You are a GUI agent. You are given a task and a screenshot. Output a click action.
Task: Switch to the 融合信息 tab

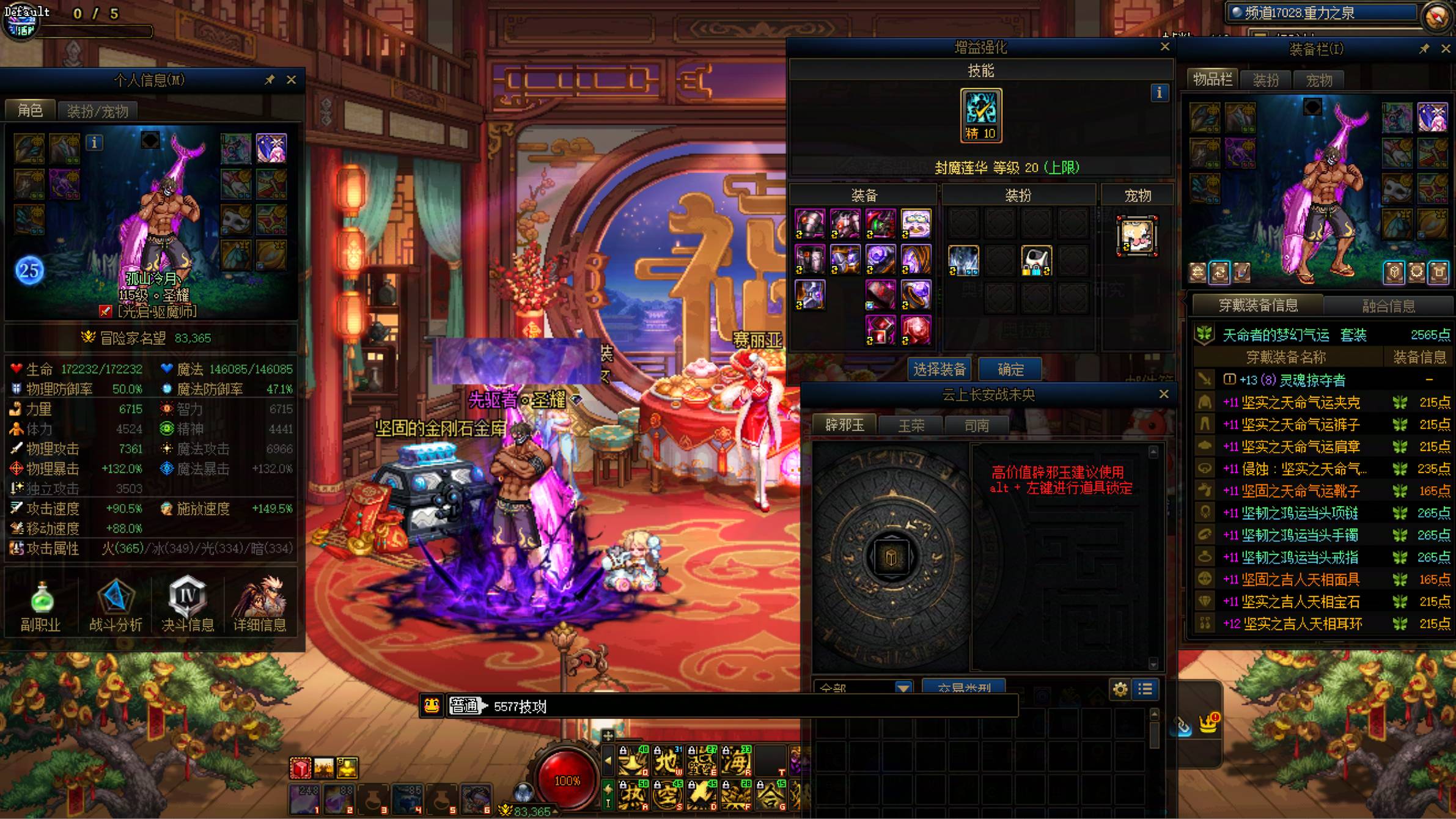(x=1388, y=306)
